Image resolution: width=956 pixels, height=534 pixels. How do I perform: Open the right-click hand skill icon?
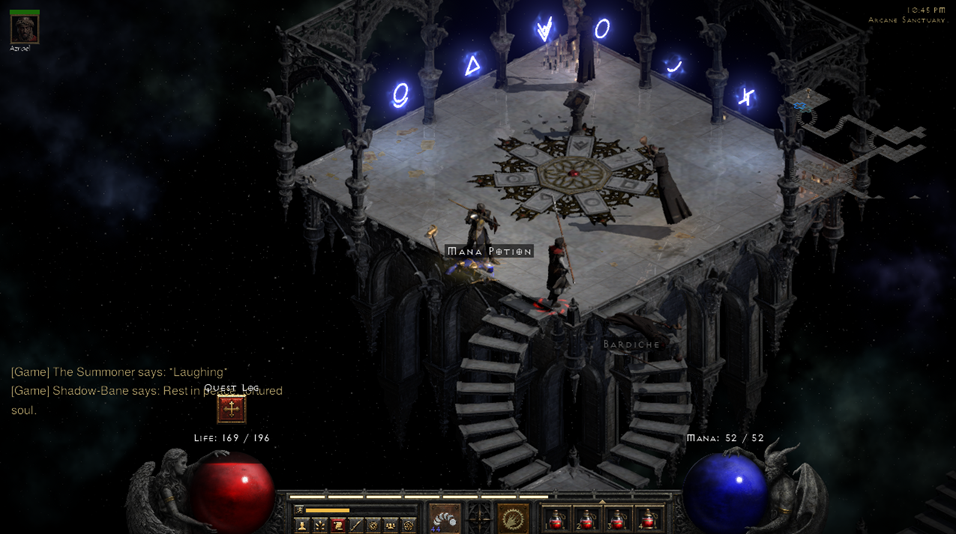click(514, 518)
